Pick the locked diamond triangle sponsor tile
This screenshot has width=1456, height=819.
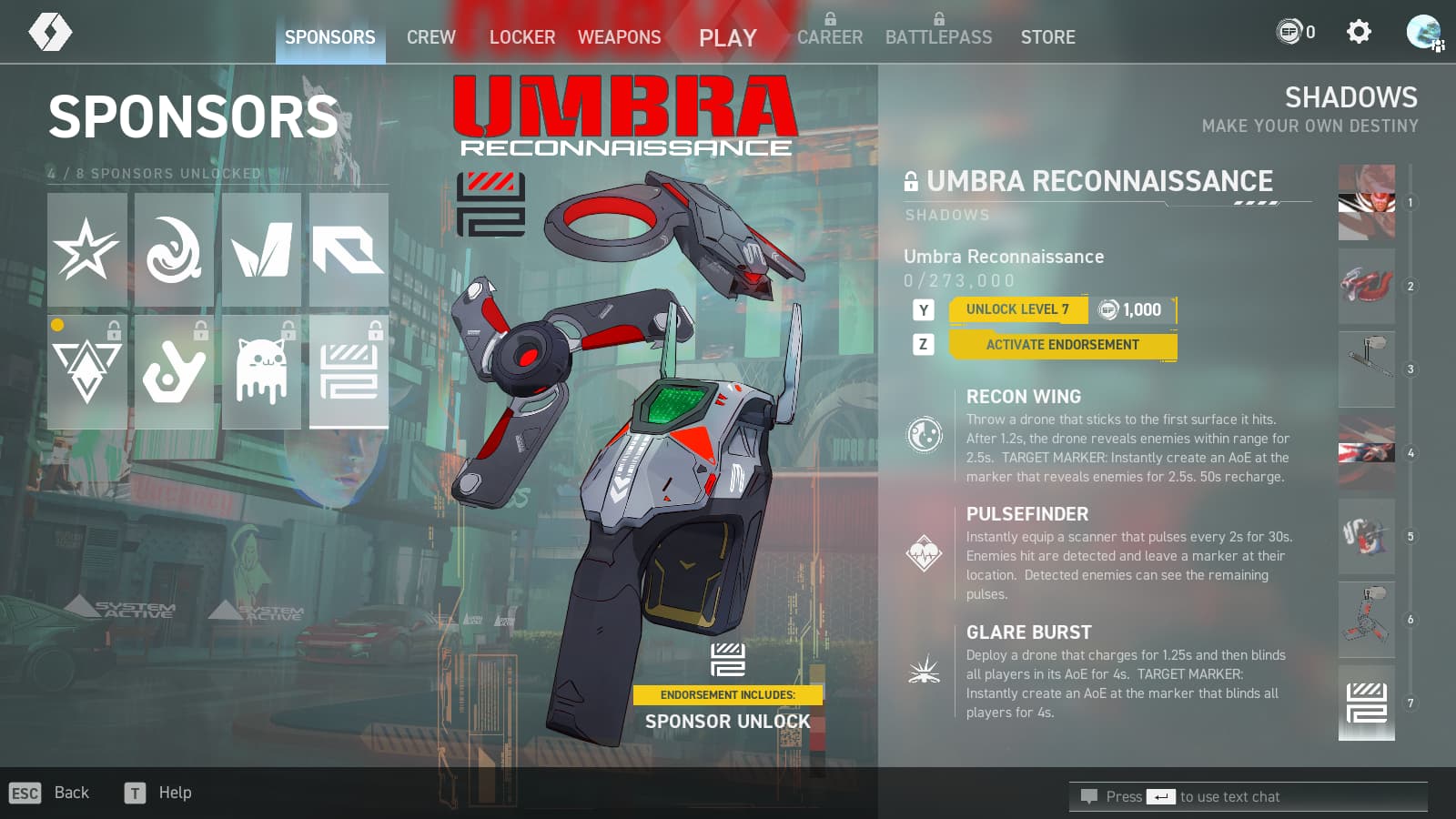pyautogui.click(x=87, y=371)
